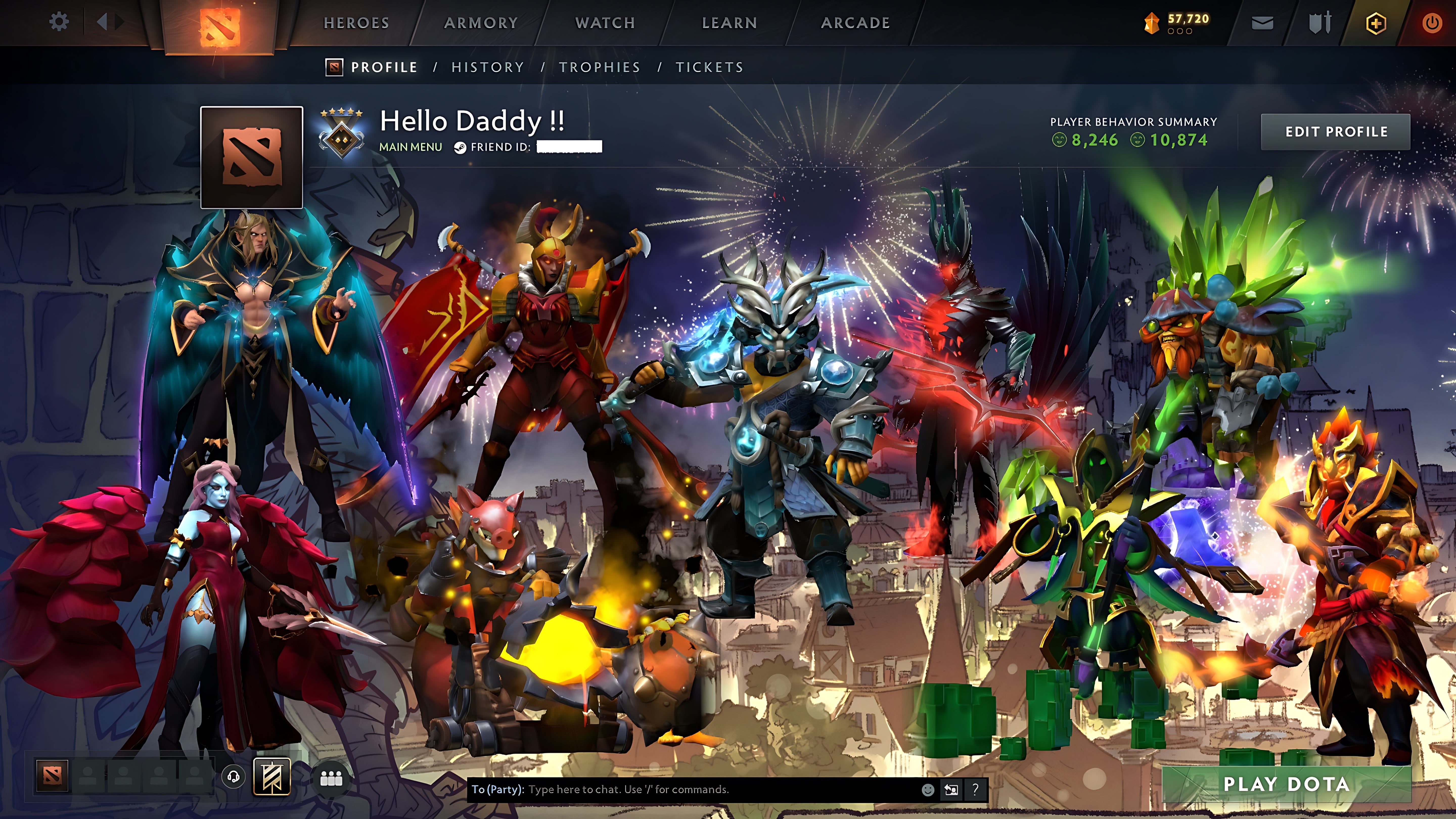Click the shards currency icon
Screen dimensions: 1456x819
coord(1152,21)
